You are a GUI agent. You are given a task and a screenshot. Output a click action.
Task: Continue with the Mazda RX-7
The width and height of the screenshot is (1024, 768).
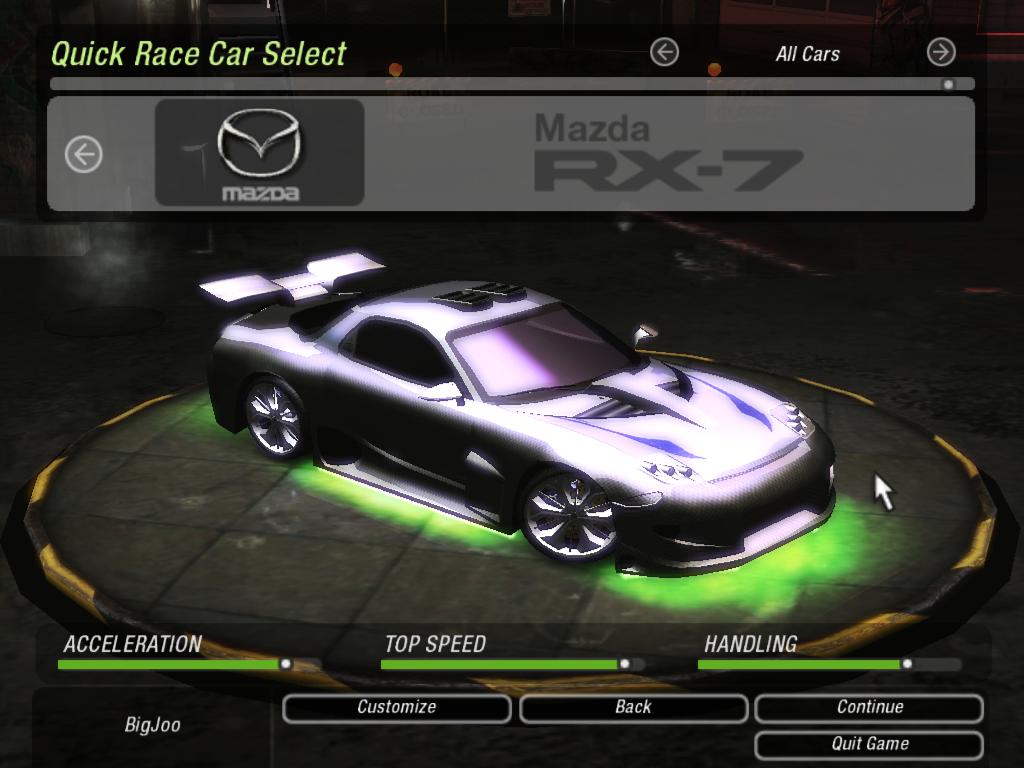[869, 708]
